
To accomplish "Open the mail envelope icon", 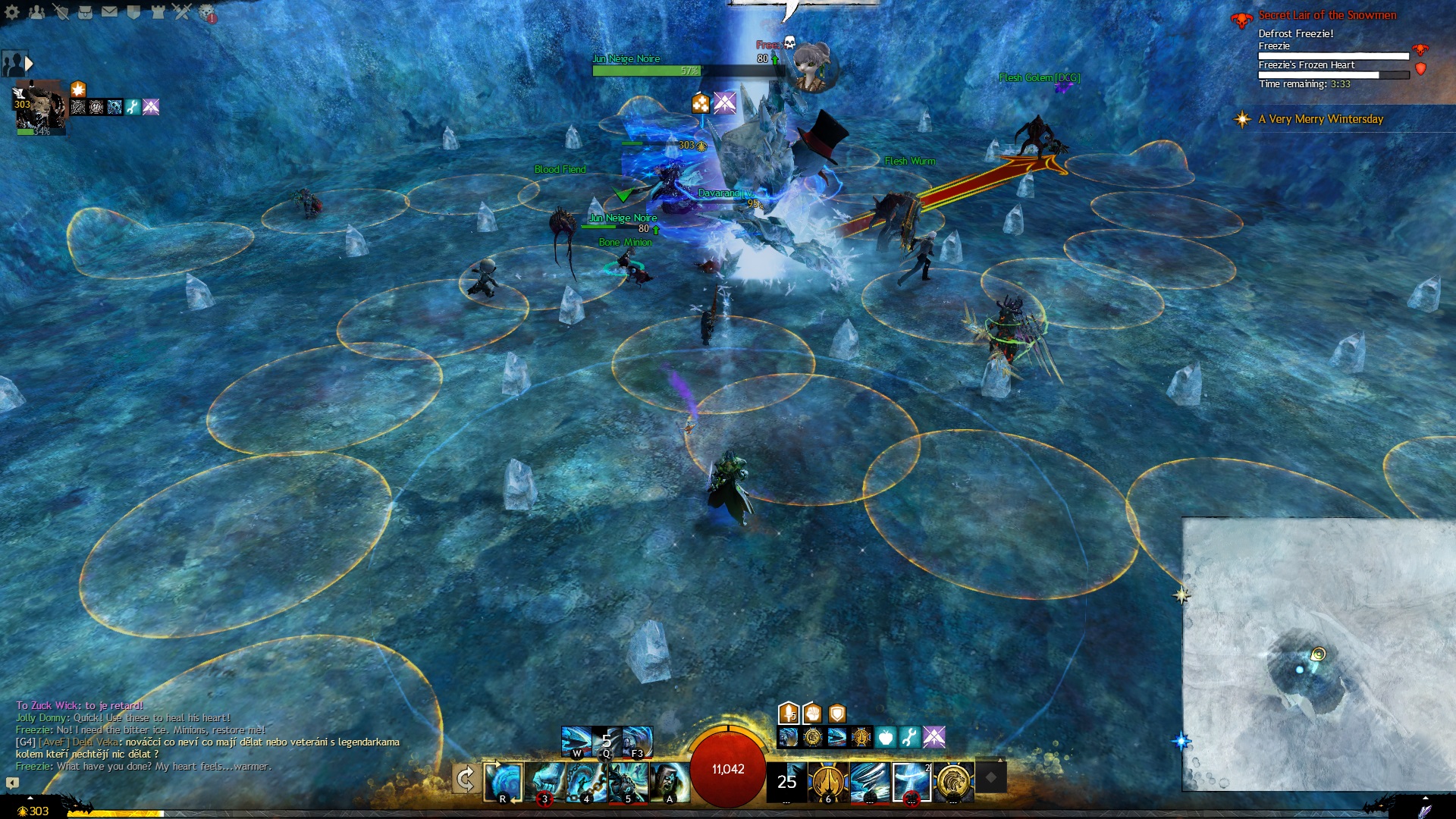I will tap(109, 11).
